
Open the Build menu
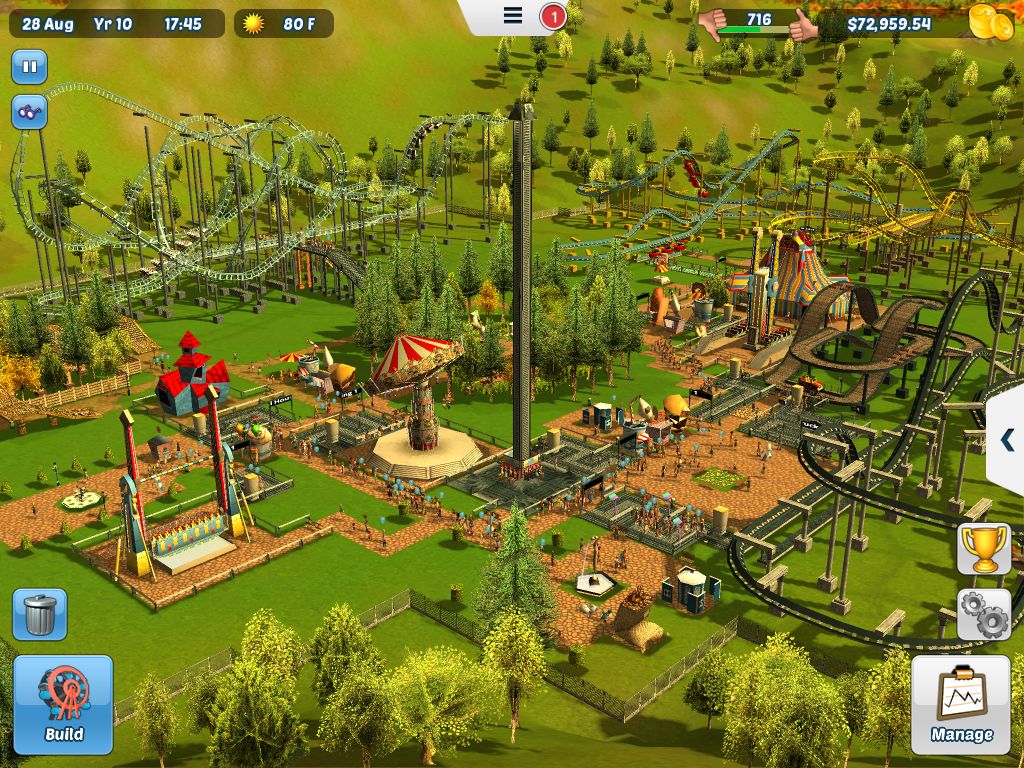(x=63, y=705)
